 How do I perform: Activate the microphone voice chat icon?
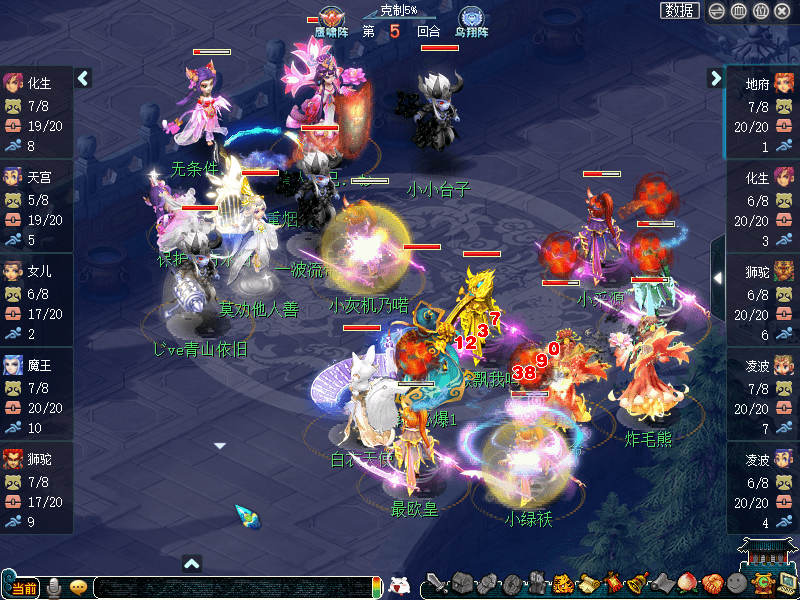[54, 587]
